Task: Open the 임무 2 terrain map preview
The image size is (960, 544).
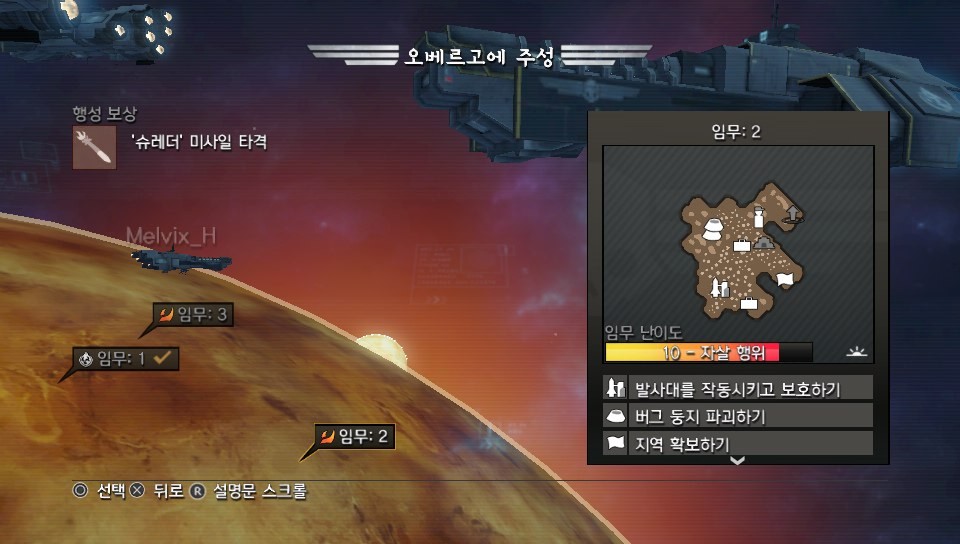Action: [738, 242]
